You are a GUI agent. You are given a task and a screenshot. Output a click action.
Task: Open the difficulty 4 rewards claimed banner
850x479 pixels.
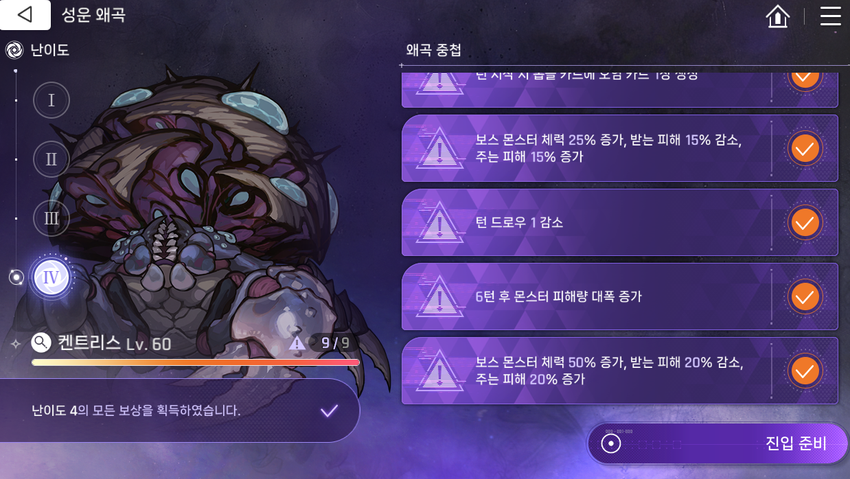pyautogui.click(x=180, y=410)
